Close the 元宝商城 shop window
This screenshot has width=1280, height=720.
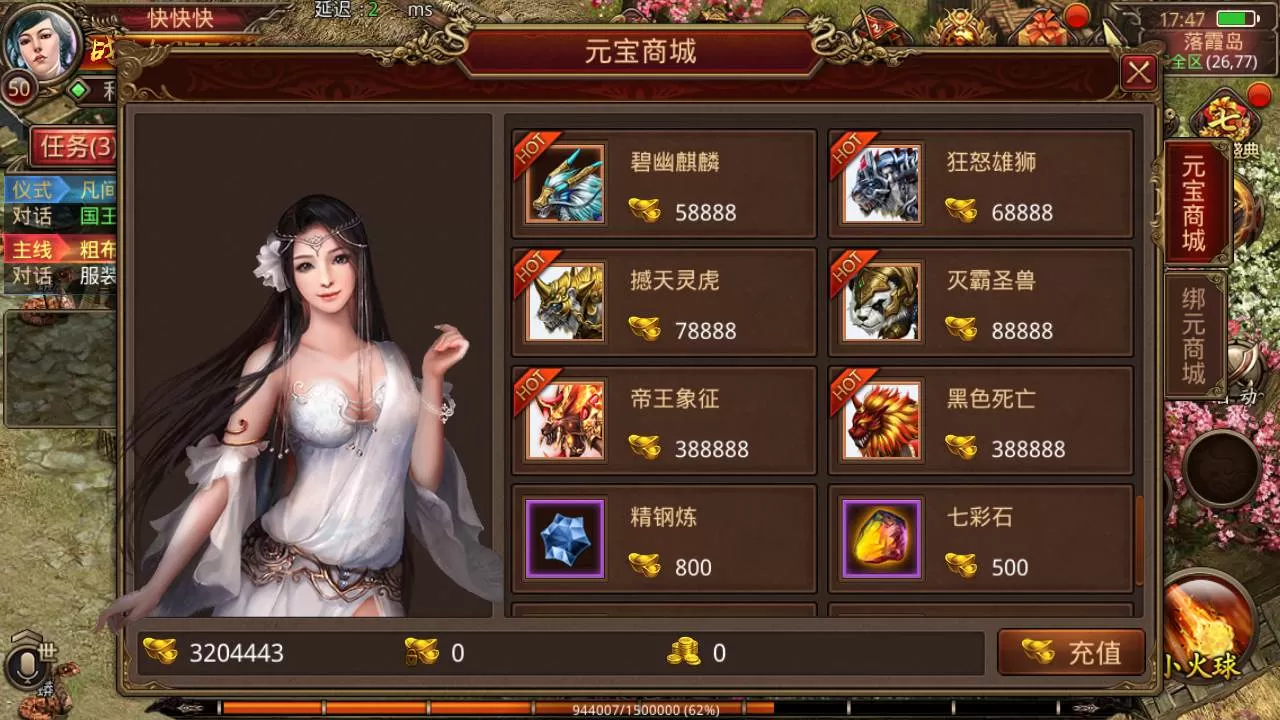pos(1138,73)
